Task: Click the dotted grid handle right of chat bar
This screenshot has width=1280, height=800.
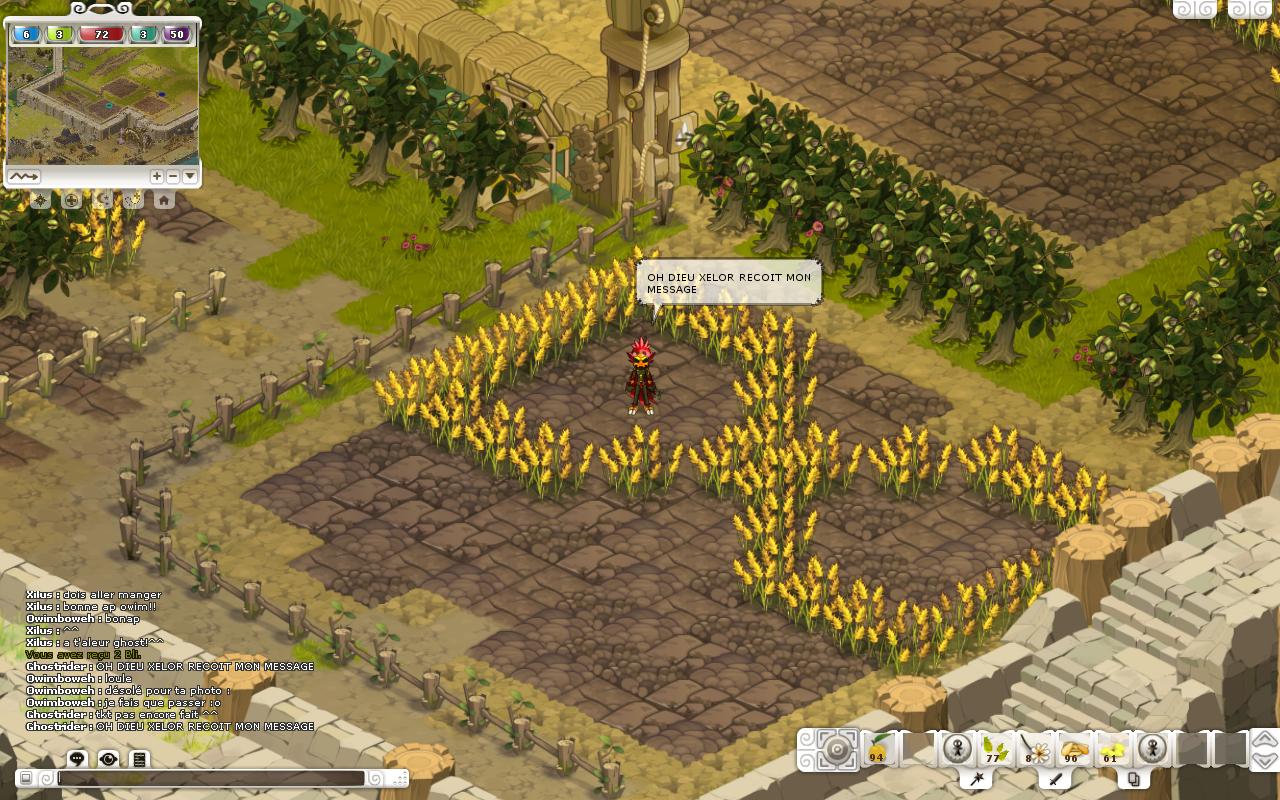Action: click(399, 777)
